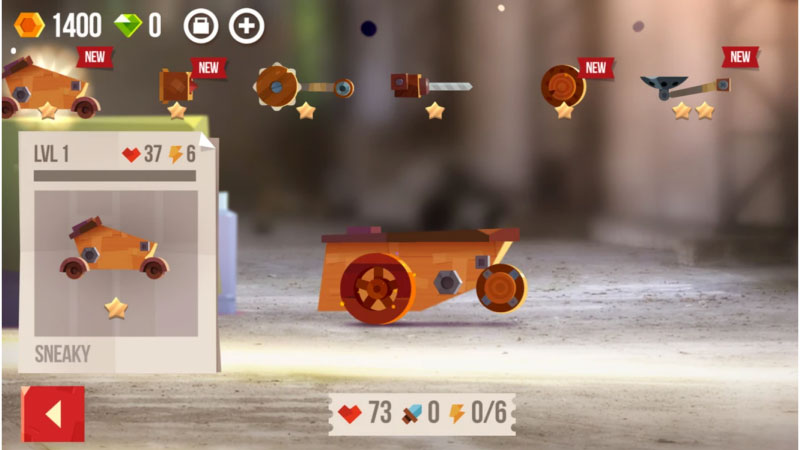Choose the large round wheel part

[563, 87]
